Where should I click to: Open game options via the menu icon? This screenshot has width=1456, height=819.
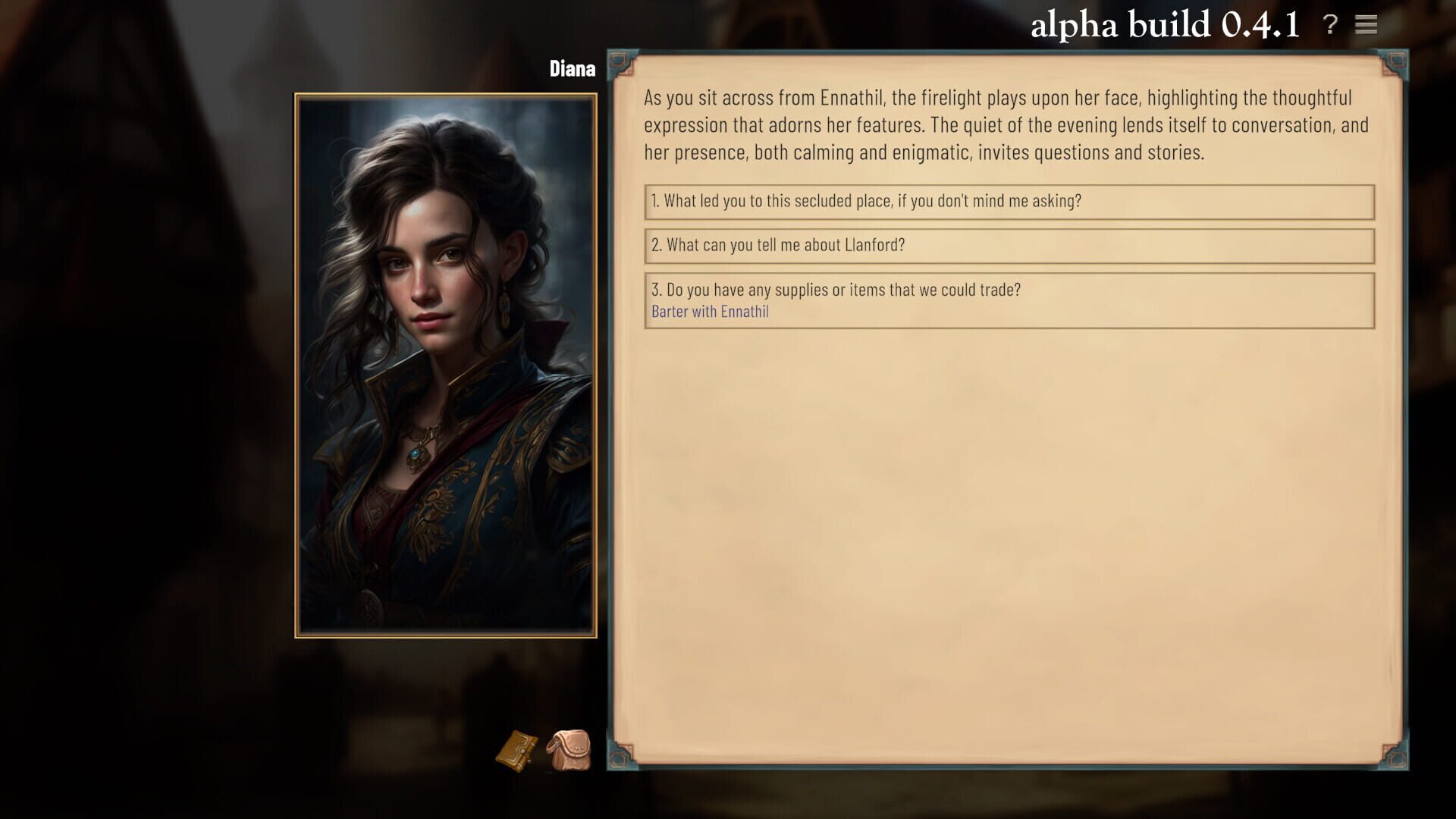(x=1367, y=25)
